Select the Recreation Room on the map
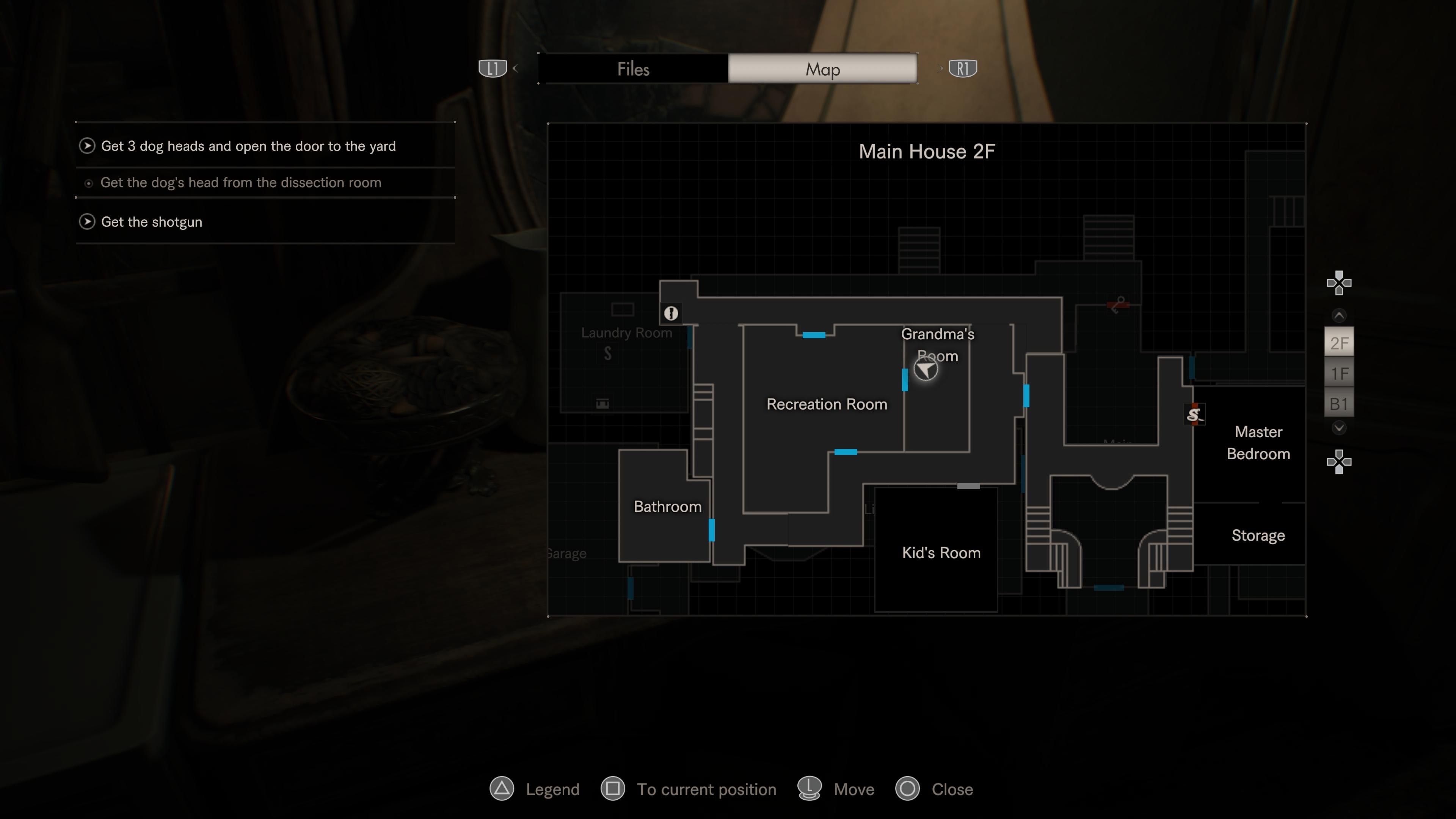Screen dimensions: 1456x819 click(x=826, y=404)
